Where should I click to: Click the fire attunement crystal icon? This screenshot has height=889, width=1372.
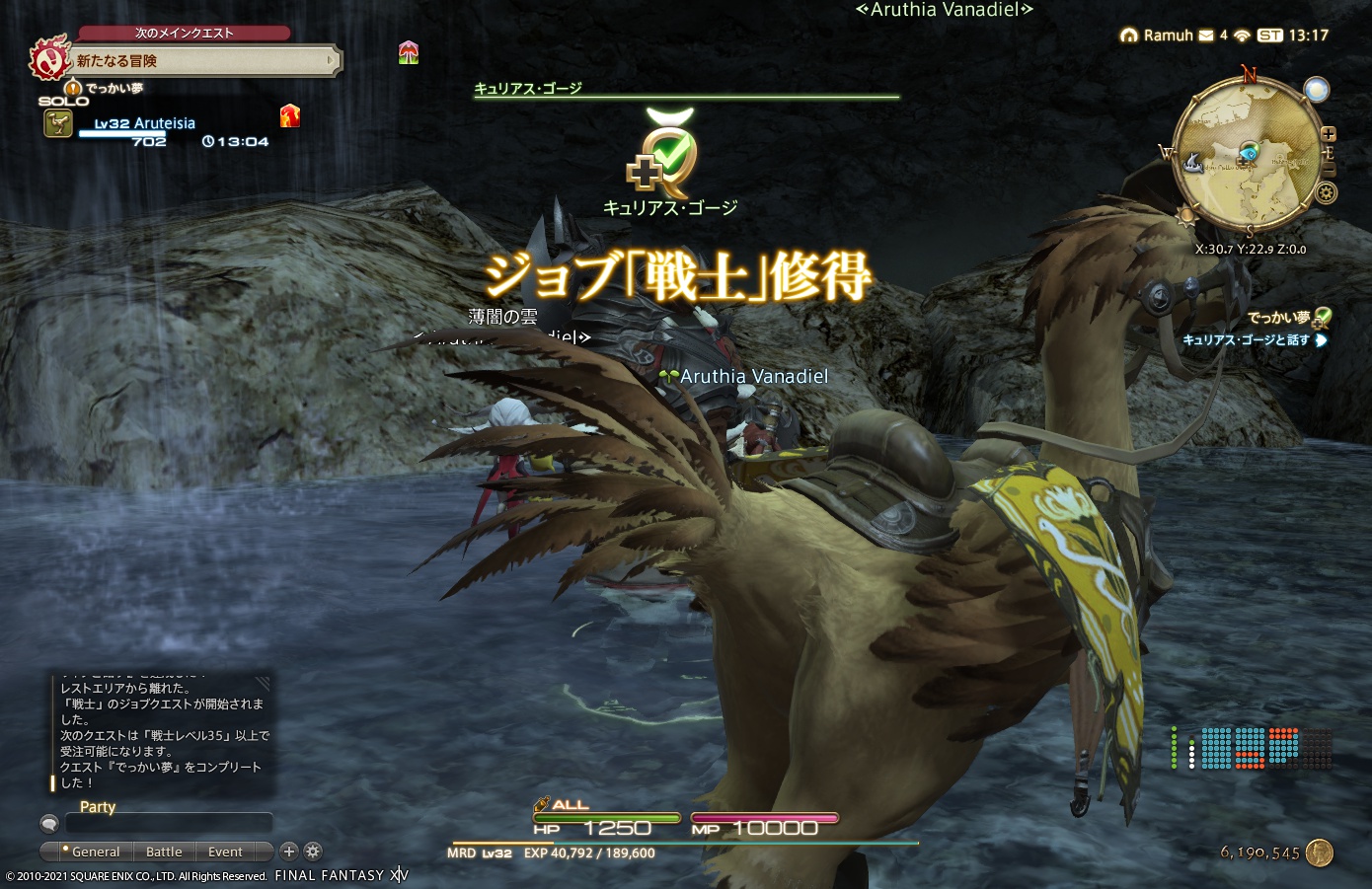click(288, 116)
